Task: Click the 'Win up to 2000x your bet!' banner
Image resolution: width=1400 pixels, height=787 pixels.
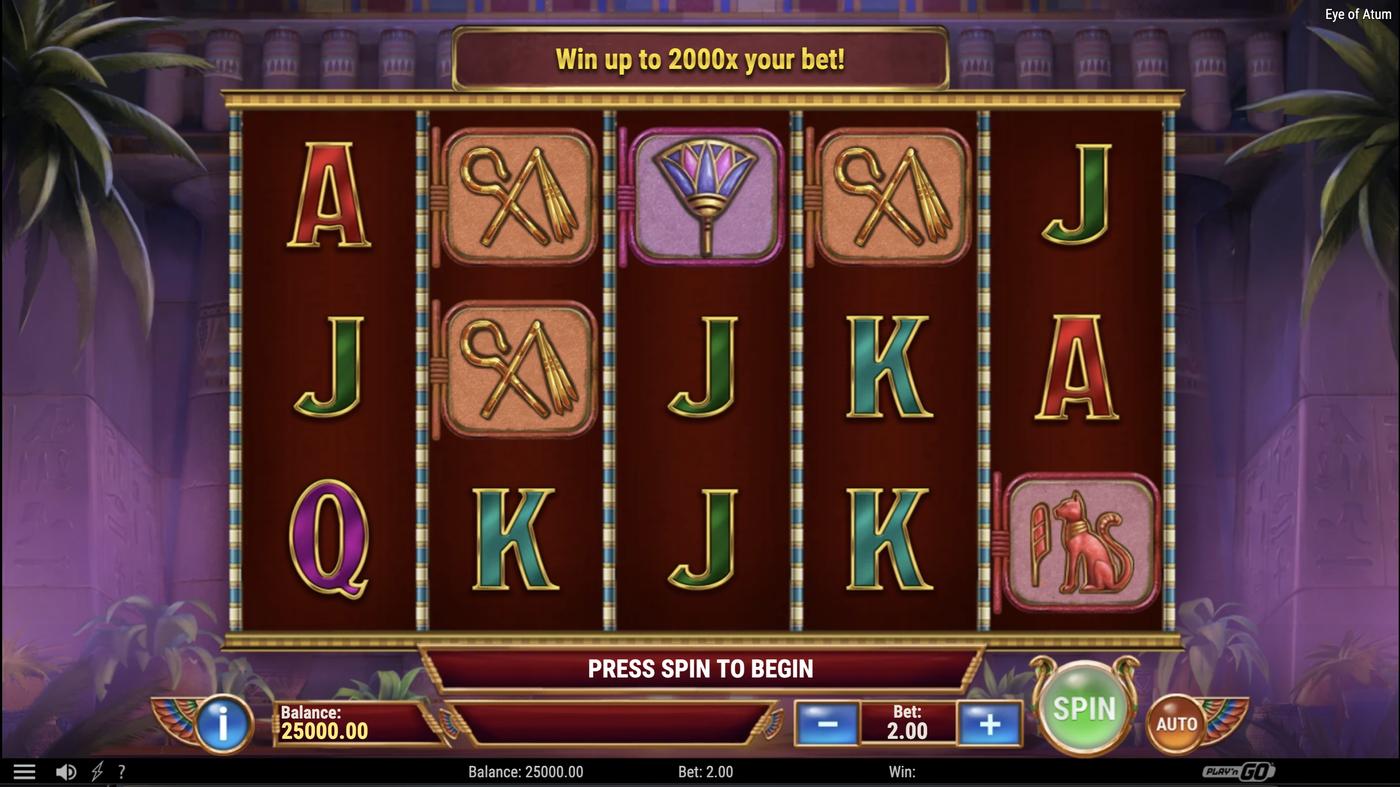Action: [700, 58]
